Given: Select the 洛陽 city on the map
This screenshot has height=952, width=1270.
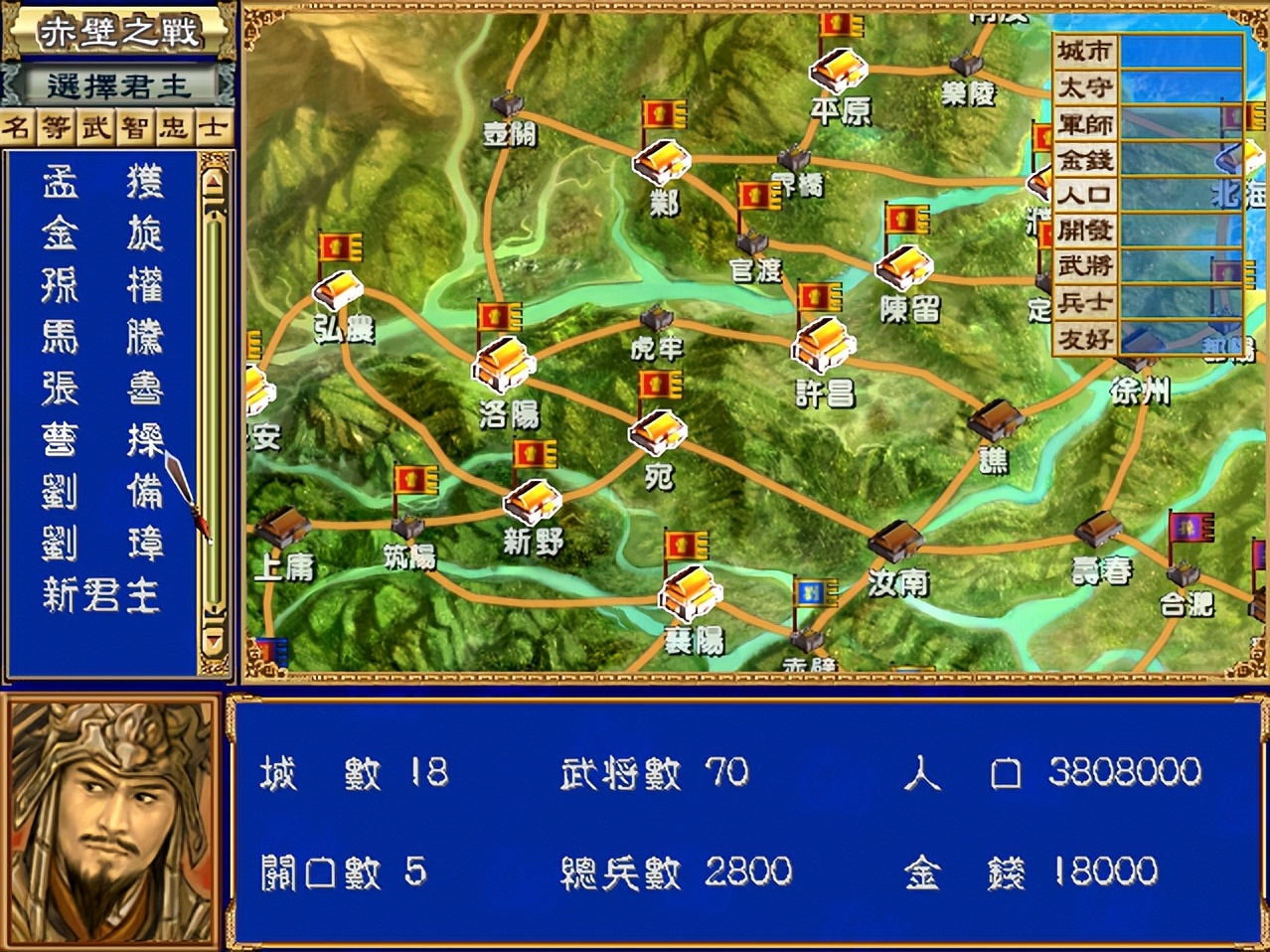Looking at the screenshot, I should 504,365.
